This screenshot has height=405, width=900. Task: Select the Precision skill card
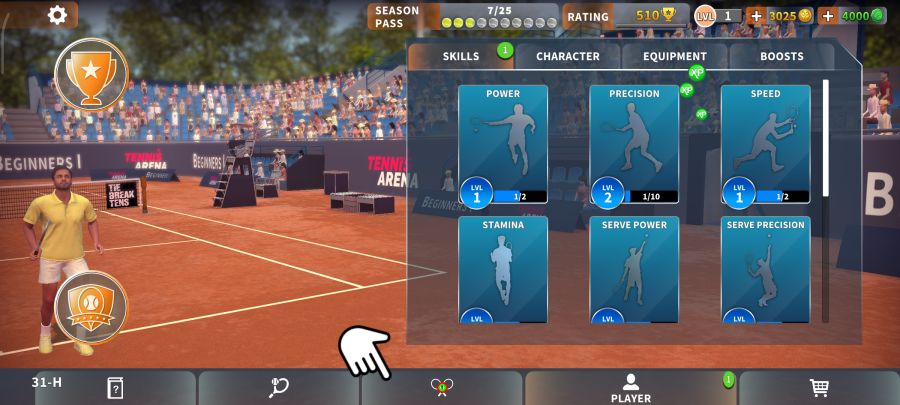[x=634, y=144]
